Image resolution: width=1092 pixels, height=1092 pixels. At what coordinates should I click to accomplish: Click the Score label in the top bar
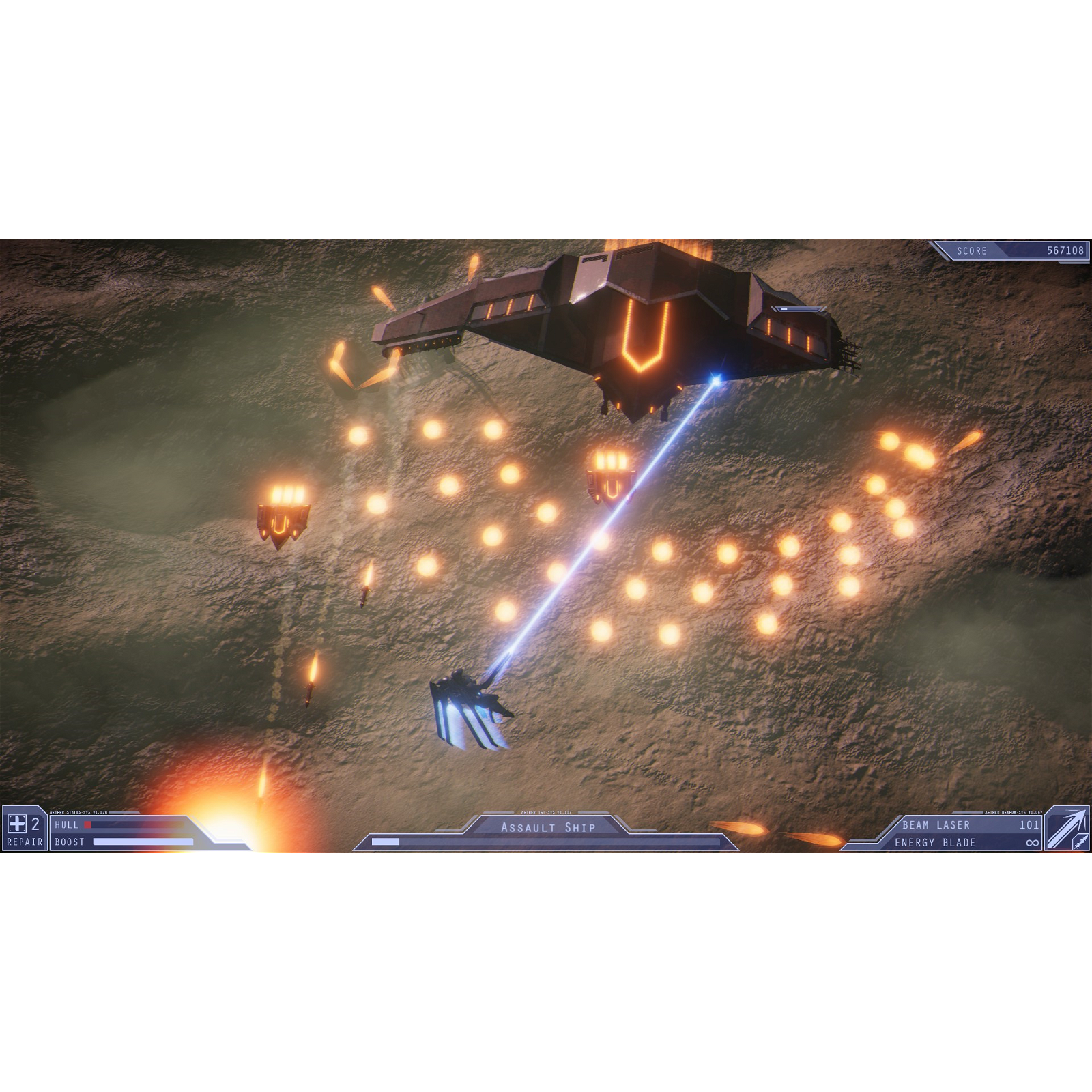coord(971,251)
